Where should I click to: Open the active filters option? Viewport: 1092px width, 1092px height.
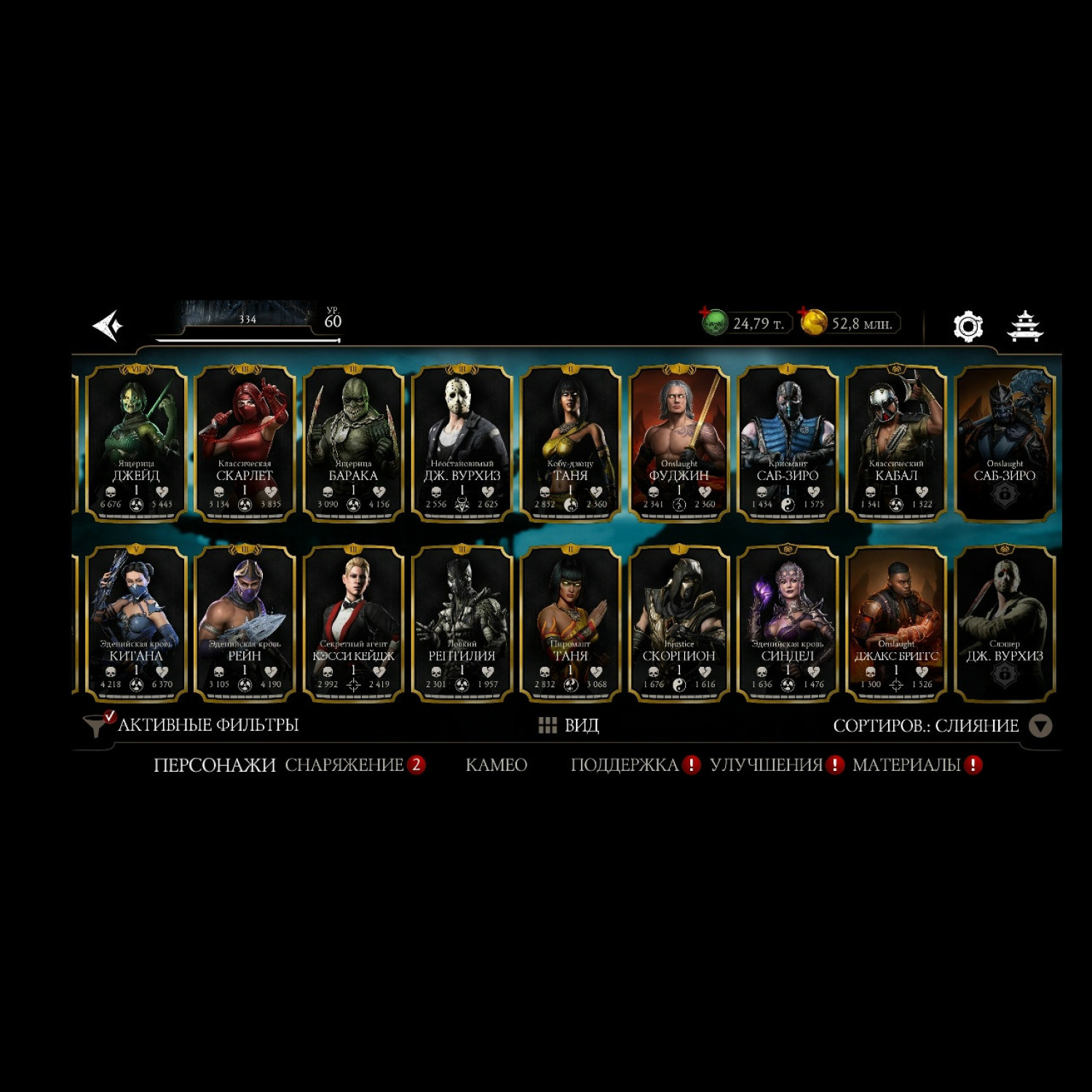[x=193, y=725]
